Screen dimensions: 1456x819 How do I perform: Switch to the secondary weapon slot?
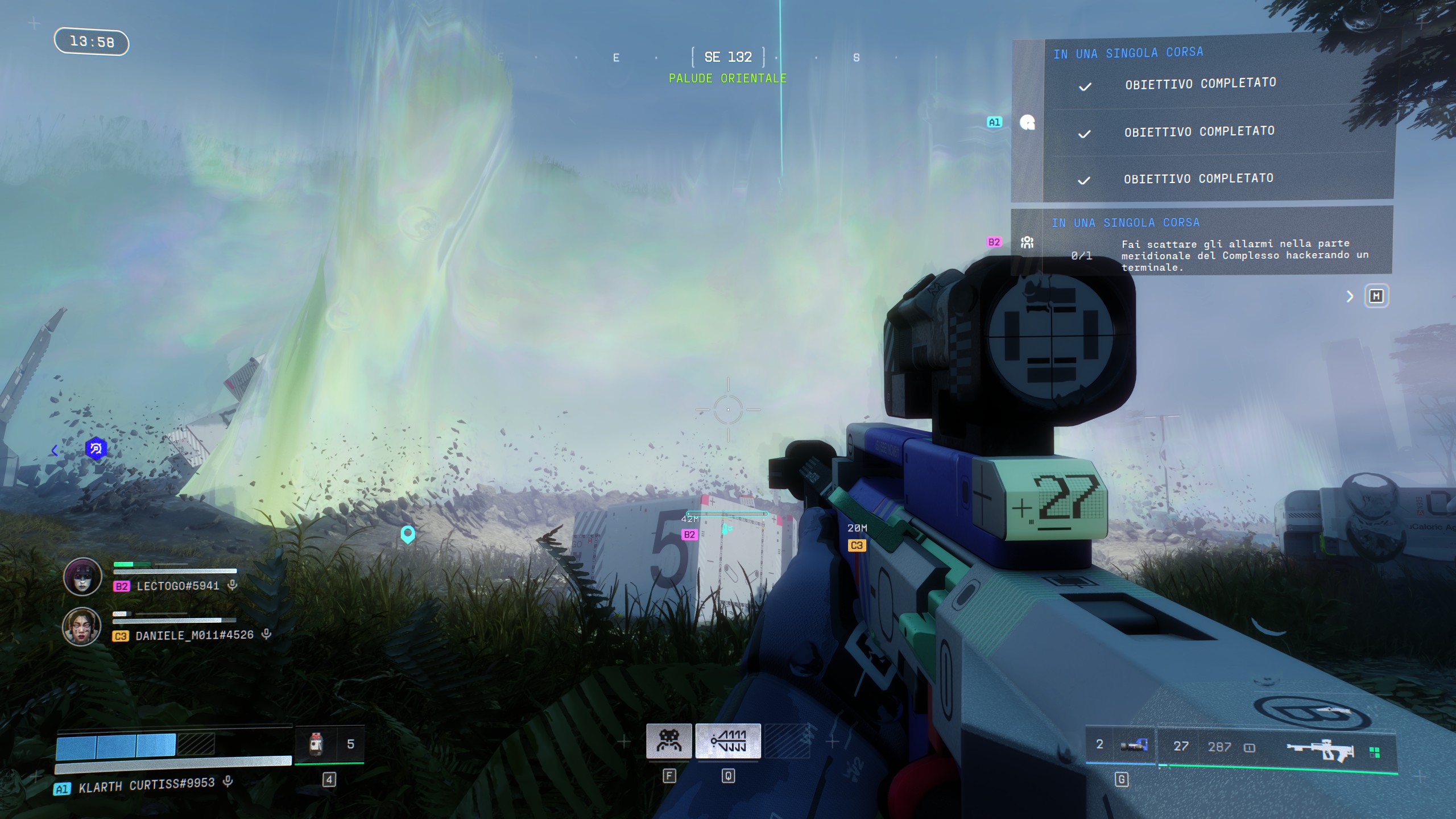click(x=1133, y=745)
